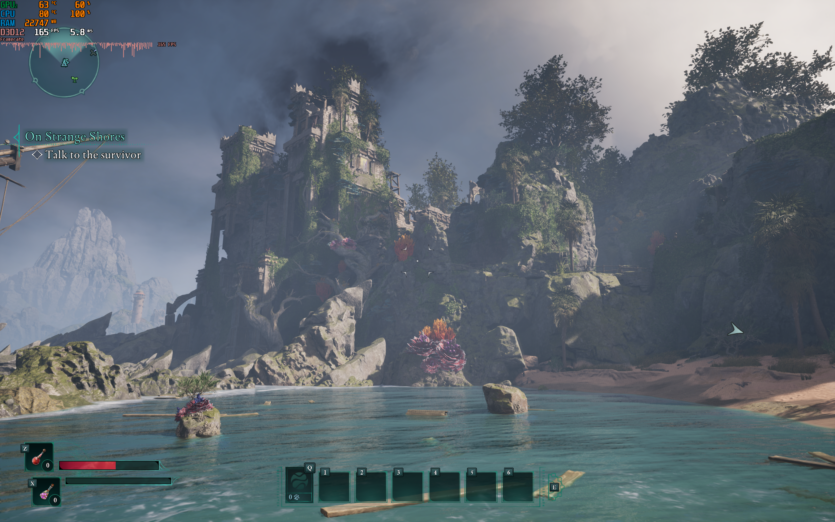
Task: Click the circular minimap
Action: tap(64, 66)
